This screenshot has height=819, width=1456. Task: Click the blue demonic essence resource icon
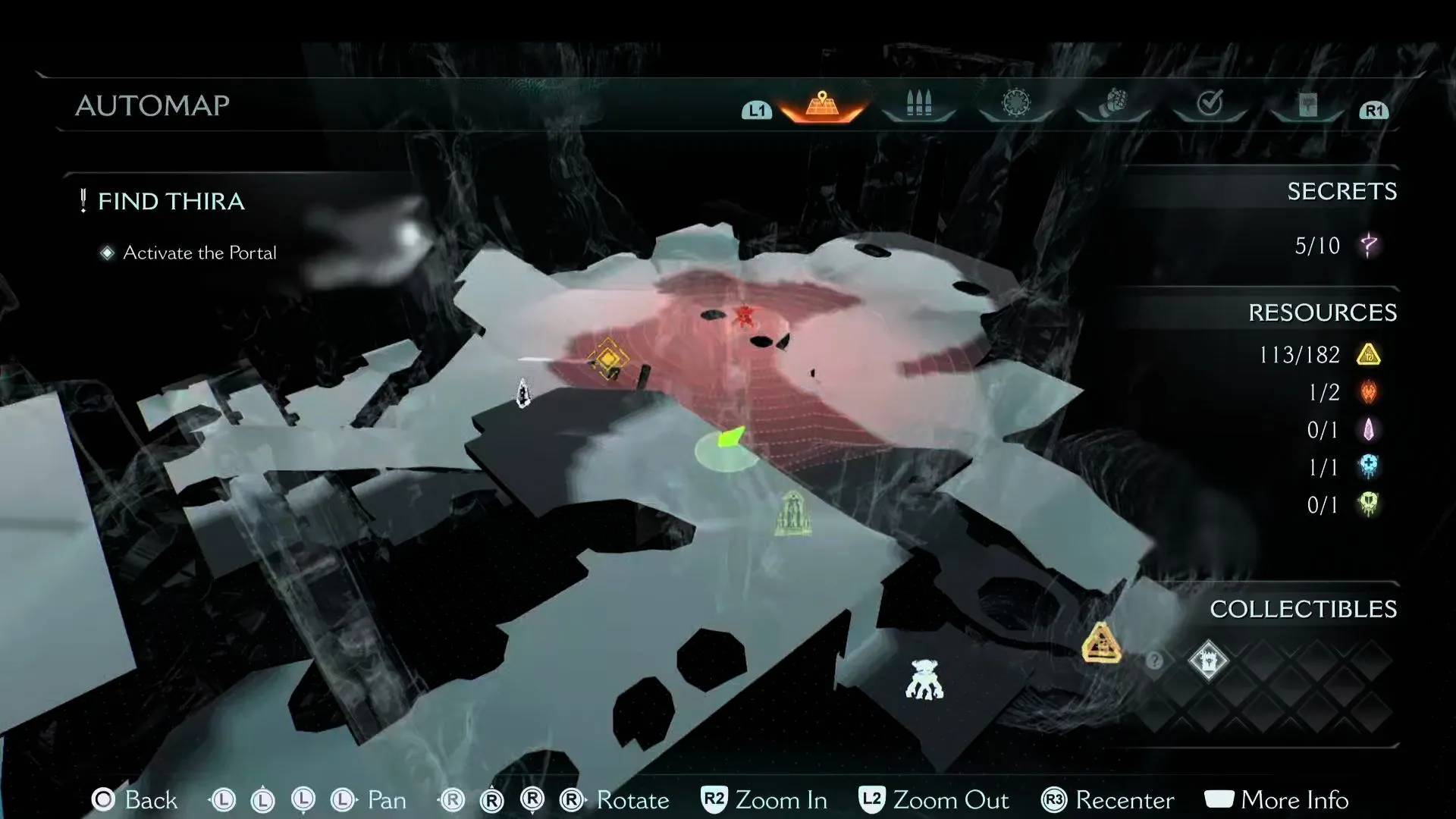pos(1369,467)
